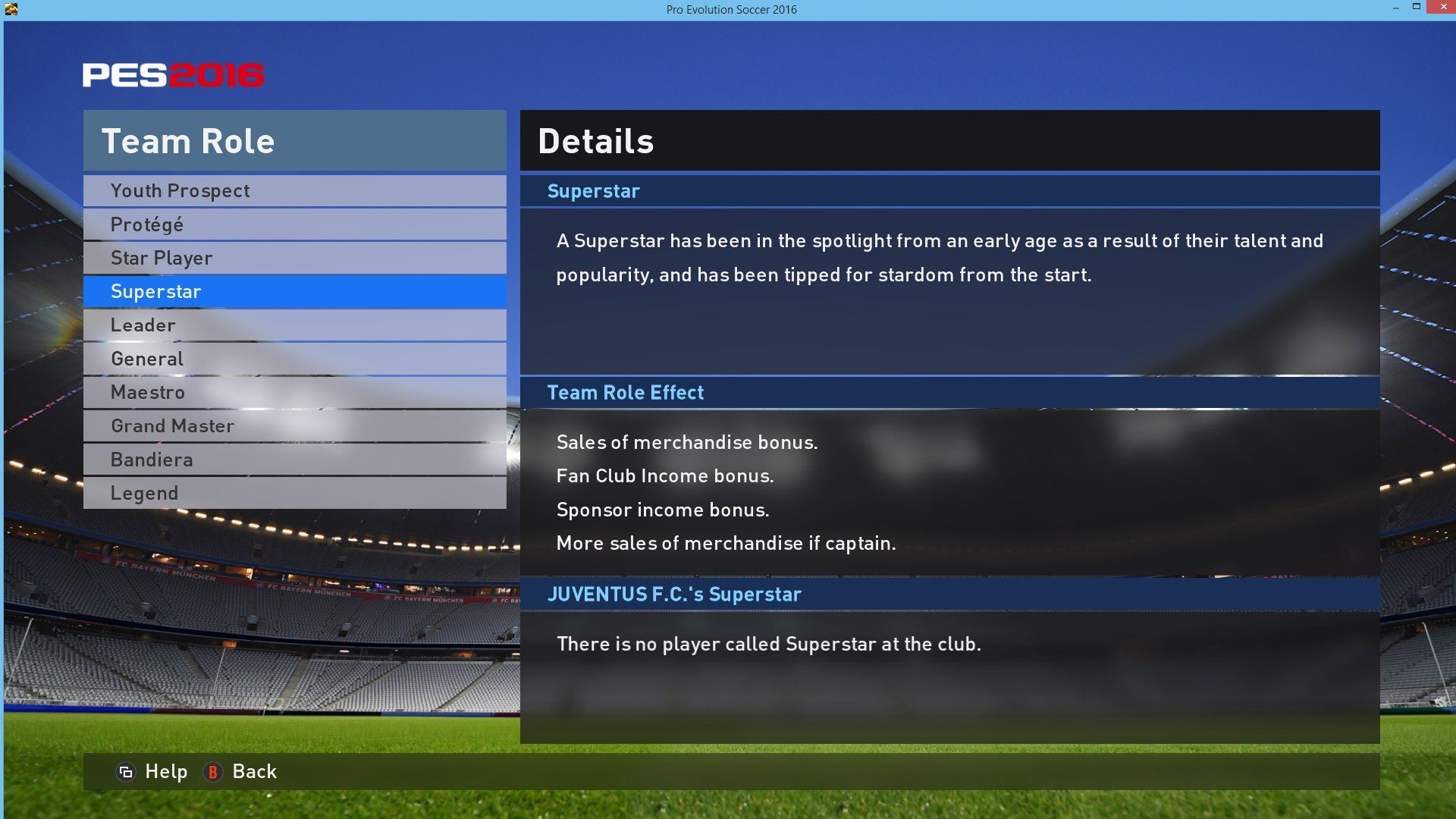1456x819 pixels.
Task: Click the red B Back icon
Action: pyautogui.click(x=213, y=772)
